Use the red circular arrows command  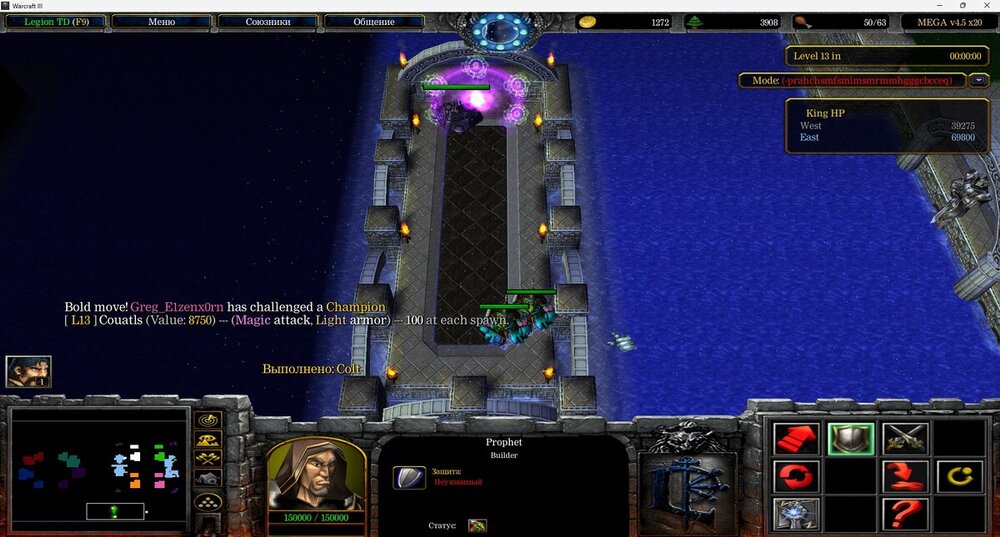pos(796,476)
